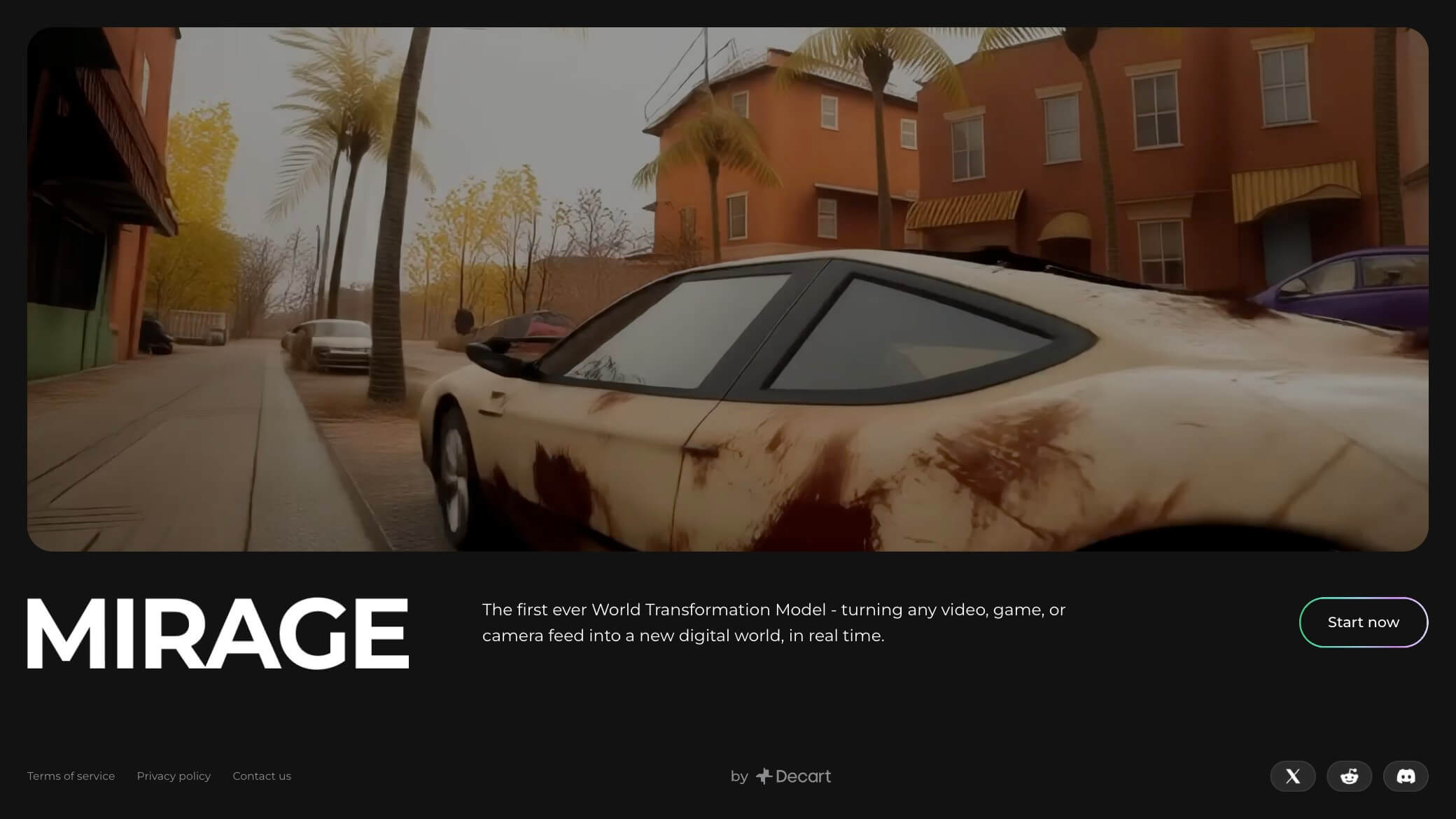Screen dimensions: 1456x819
Task: Join via the Discord icon
Action: pyautogui.click(x=1405, y=776)
